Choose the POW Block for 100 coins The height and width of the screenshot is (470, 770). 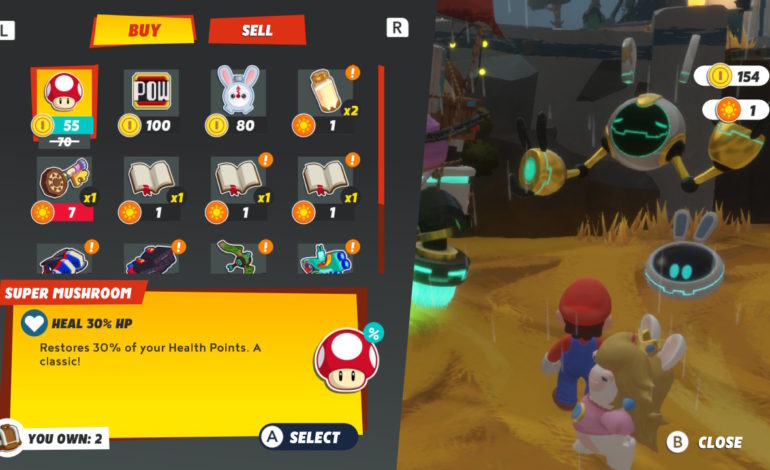click(151, 102)
